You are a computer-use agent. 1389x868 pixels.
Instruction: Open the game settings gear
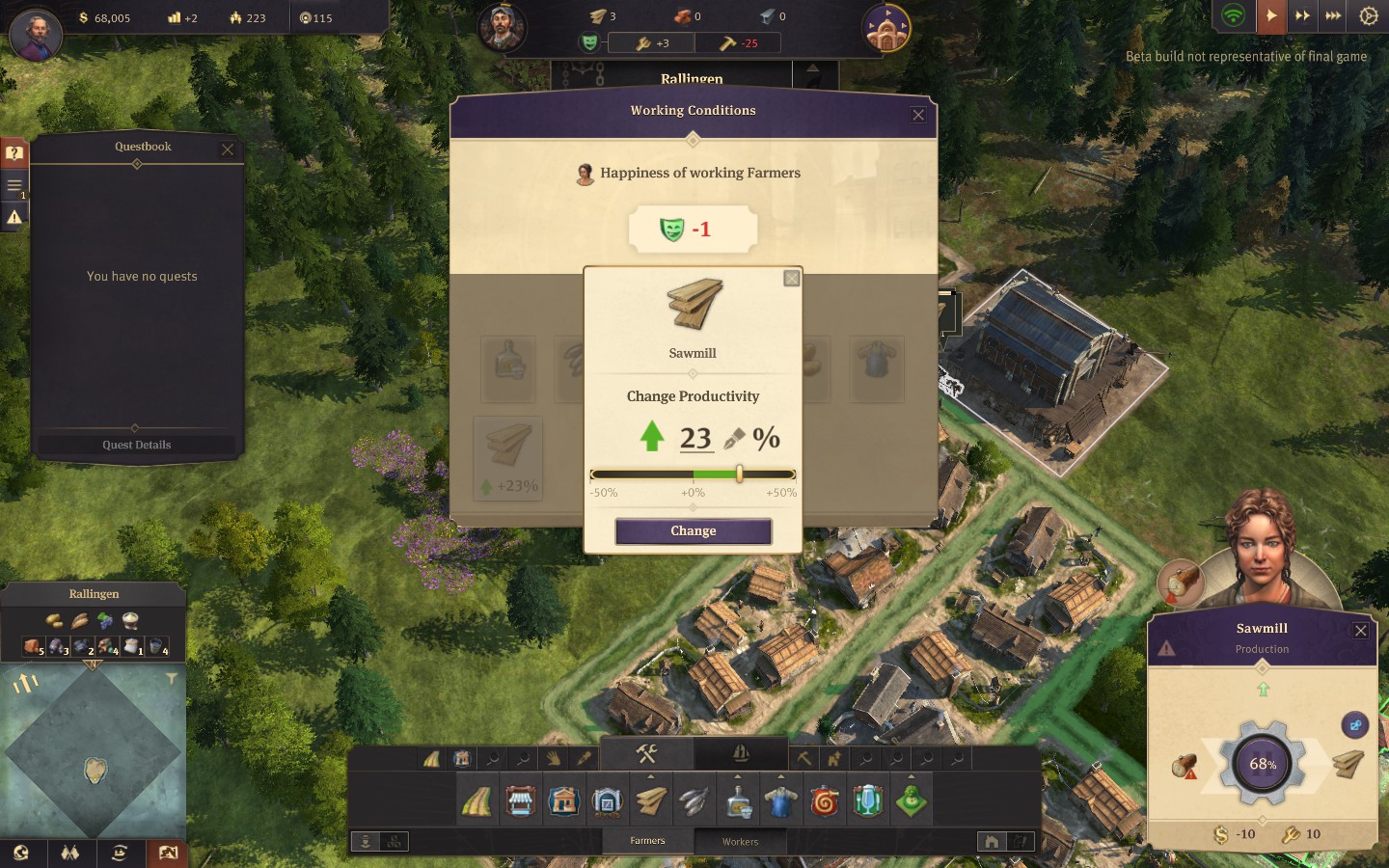click(x=1368, y=16)
